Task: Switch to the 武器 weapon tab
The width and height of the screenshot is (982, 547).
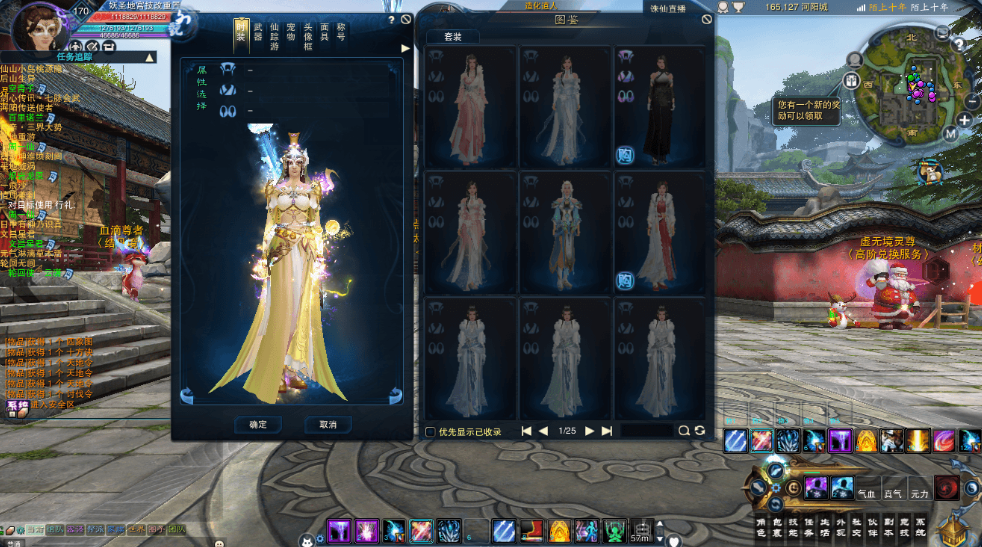Action: click(x=259, y=33)
